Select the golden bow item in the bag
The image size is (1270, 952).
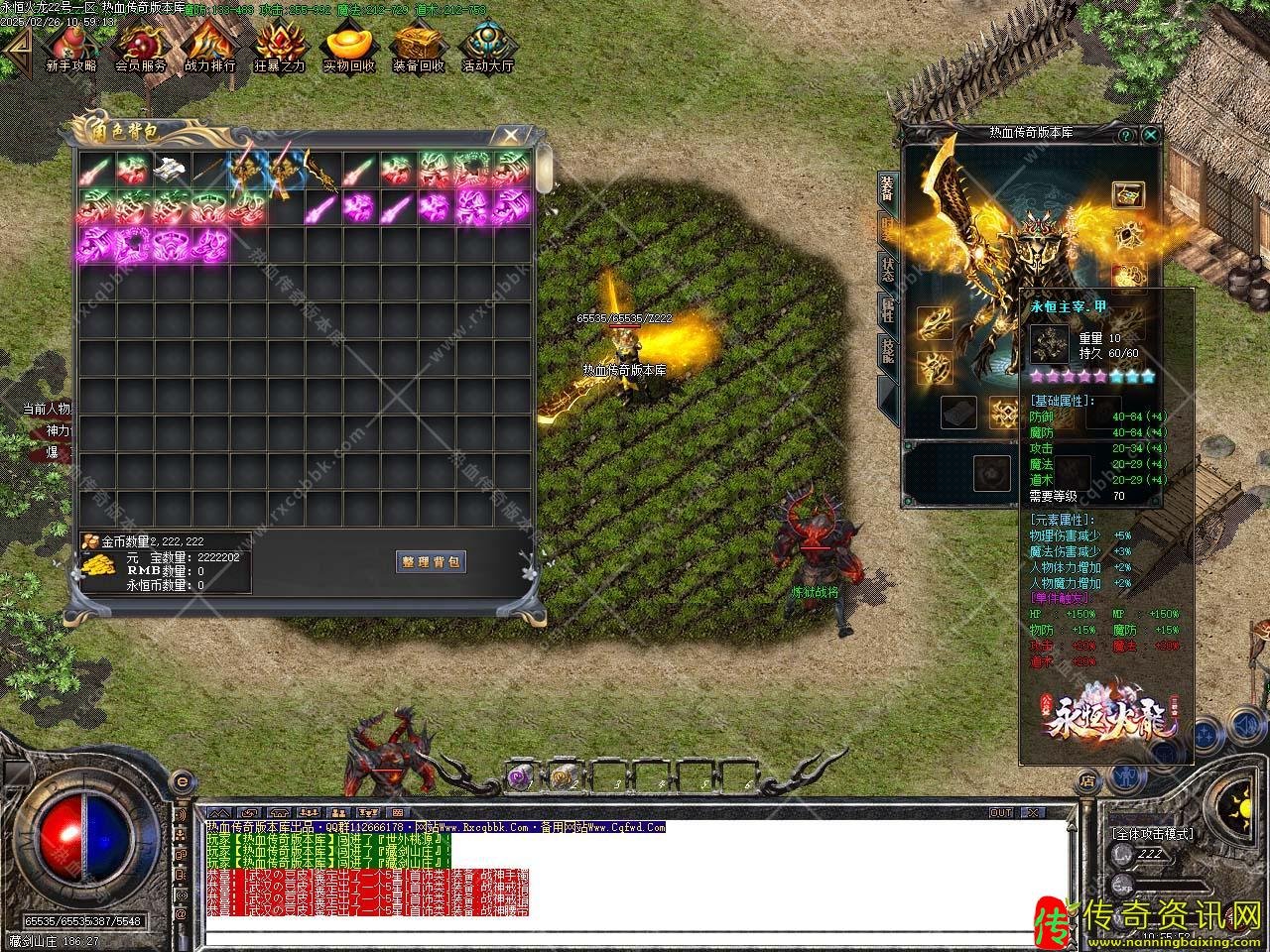320,171
